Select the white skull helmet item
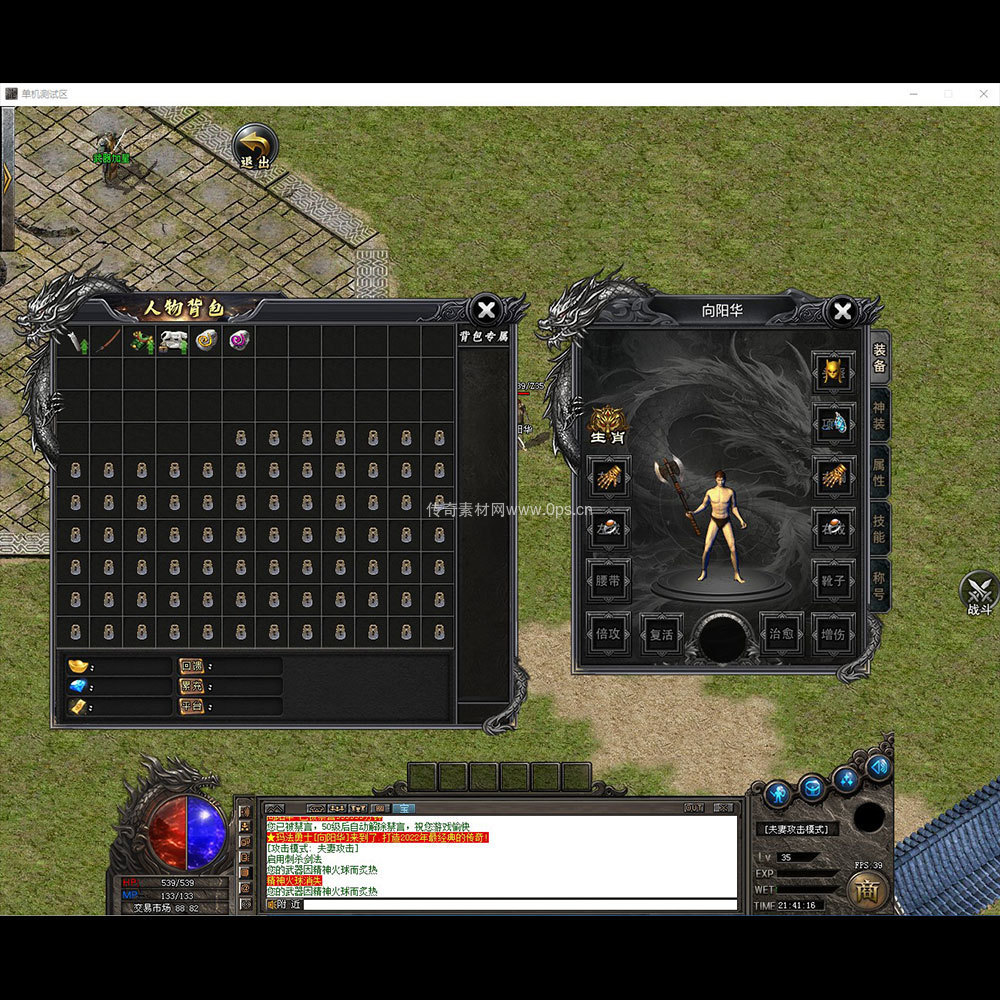The image size is (1000, 1000). click(174, 340)
